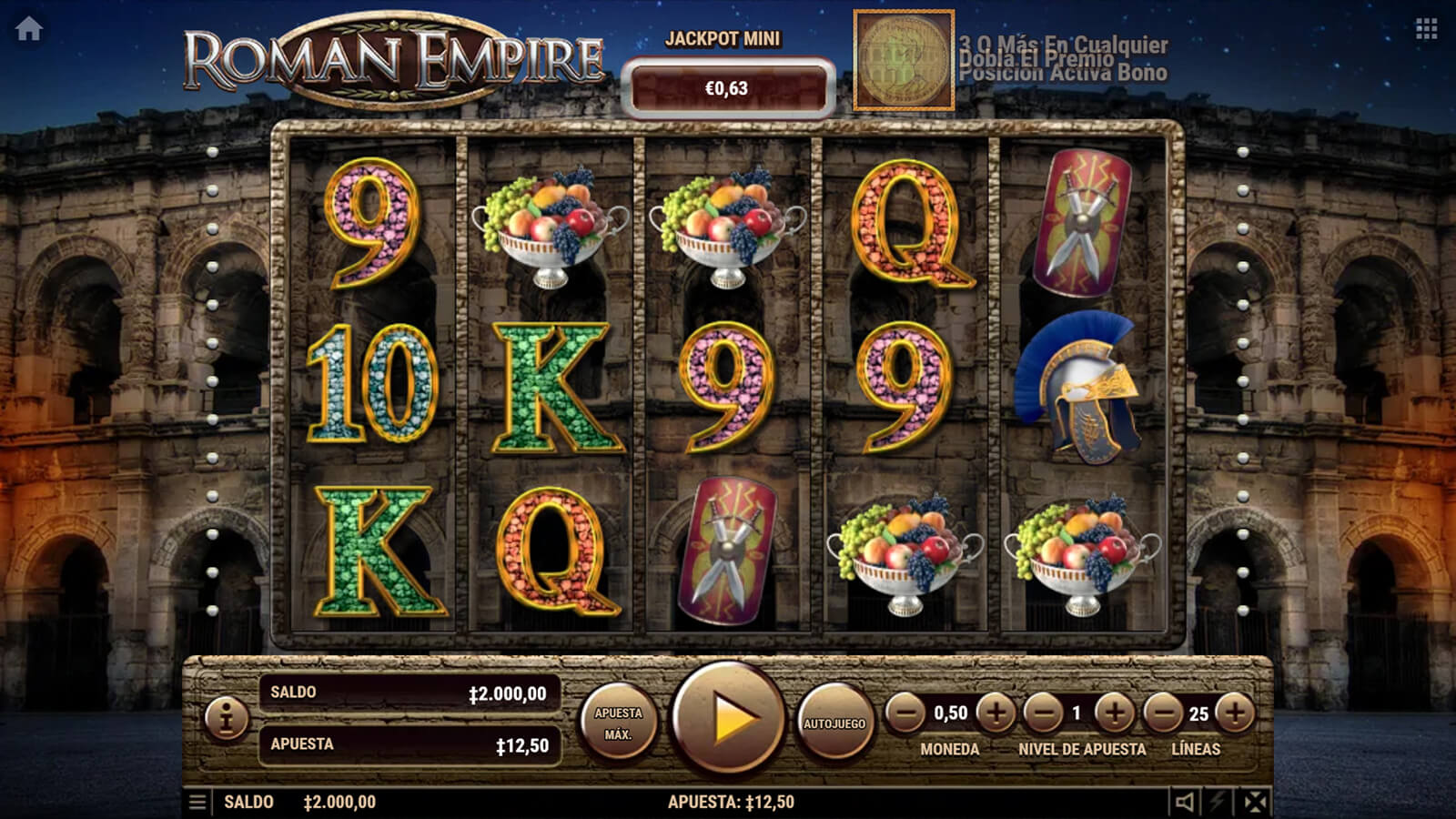This screenshot has width=1456, height=819.
Task: Open the grid menu icon
Action: [x=1426, y=29]
